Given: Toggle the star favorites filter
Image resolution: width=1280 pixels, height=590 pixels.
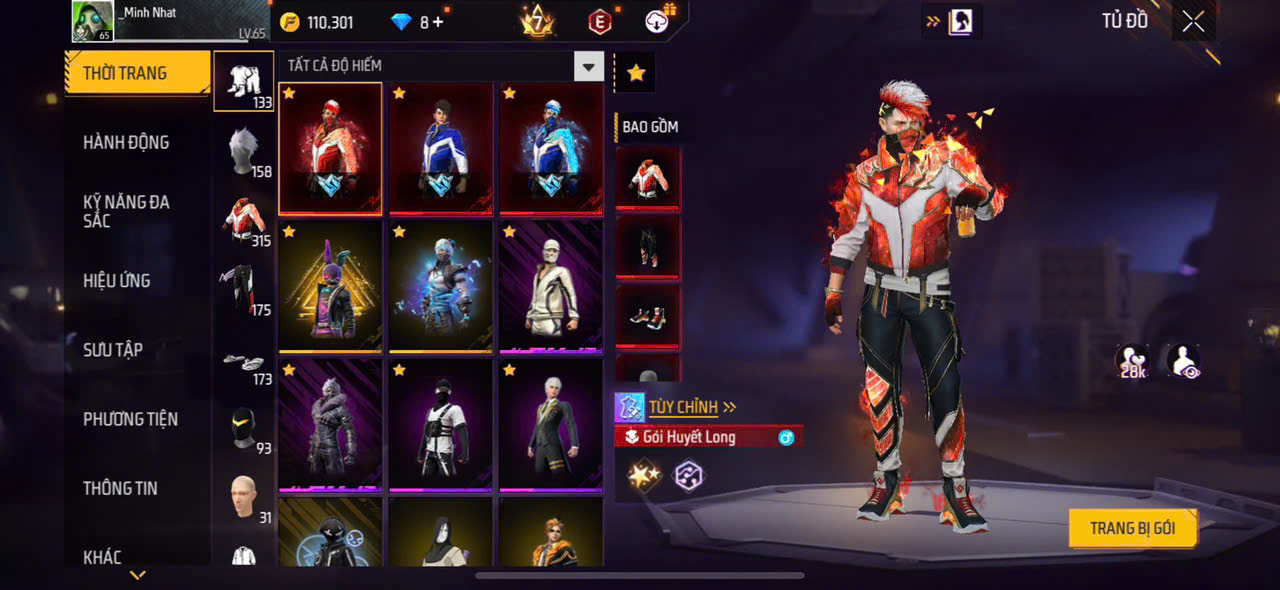Looking at the screenshot, I should point(636,72).
